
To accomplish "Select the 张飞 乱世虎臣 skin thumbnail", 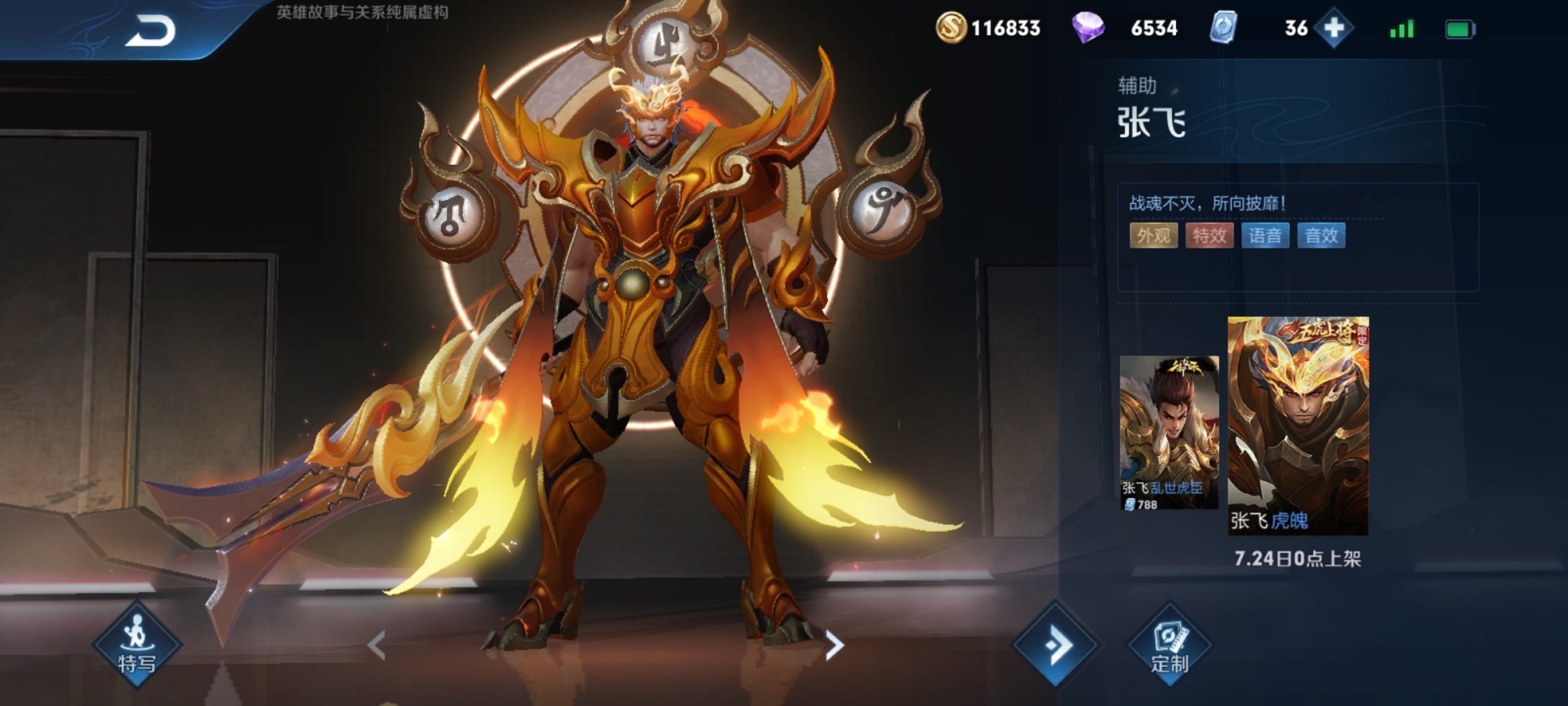I will pyautogui.click(x=1169, y=431).
